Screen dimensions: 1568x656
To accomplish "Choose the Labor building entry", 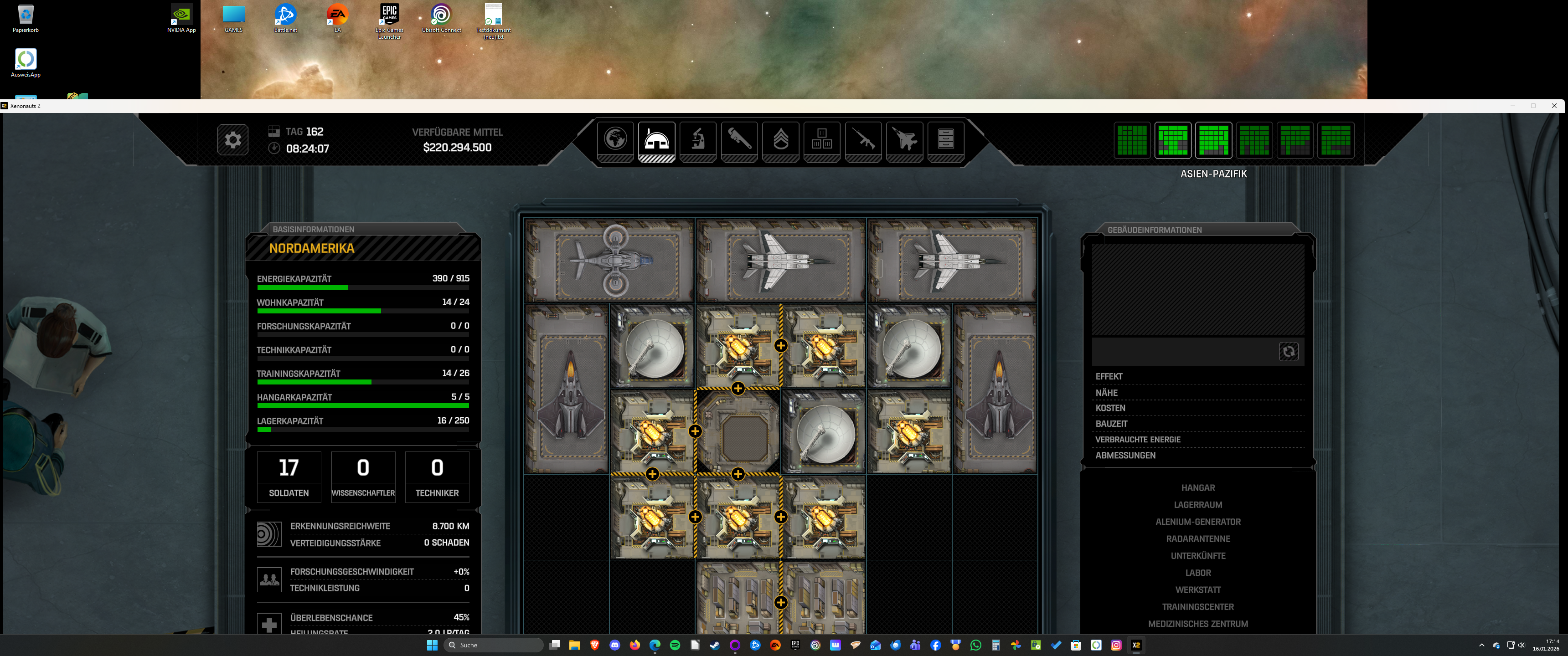I will pos(1197,573).
